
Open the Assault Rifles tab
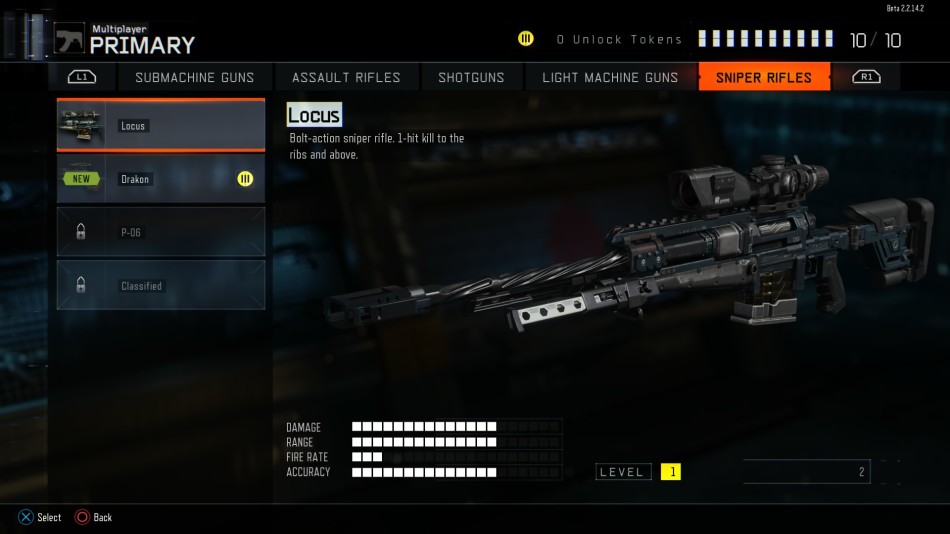coord(346,77)
